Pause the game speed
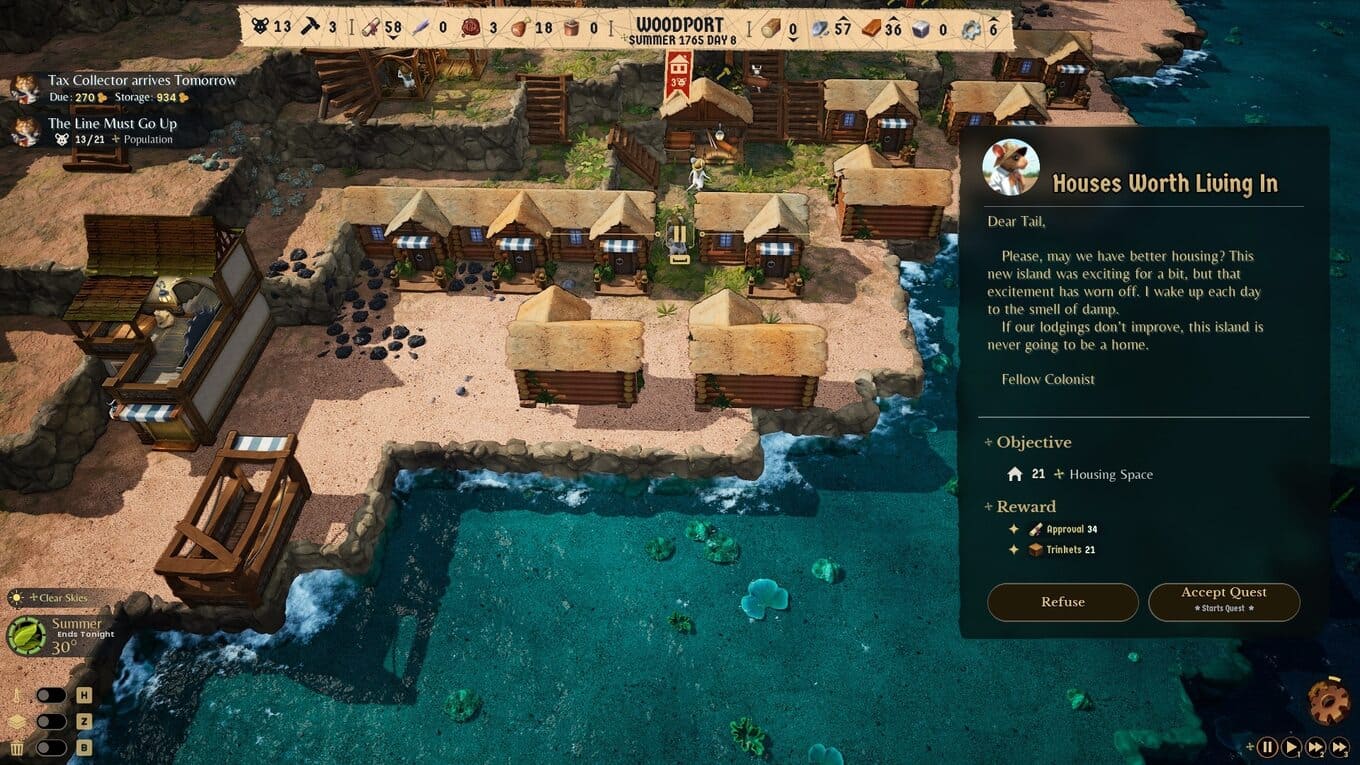The height and width of the screenshot is (765, 1360). point(1267,746)
